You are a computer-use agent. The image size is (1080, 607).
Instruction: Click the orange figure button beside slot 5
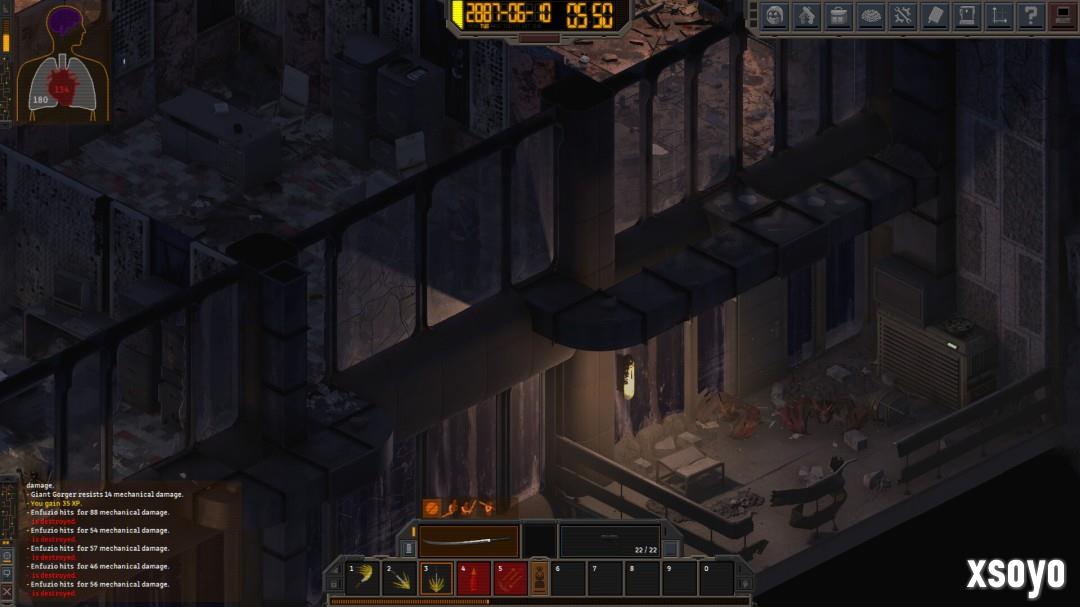[538, 578]
